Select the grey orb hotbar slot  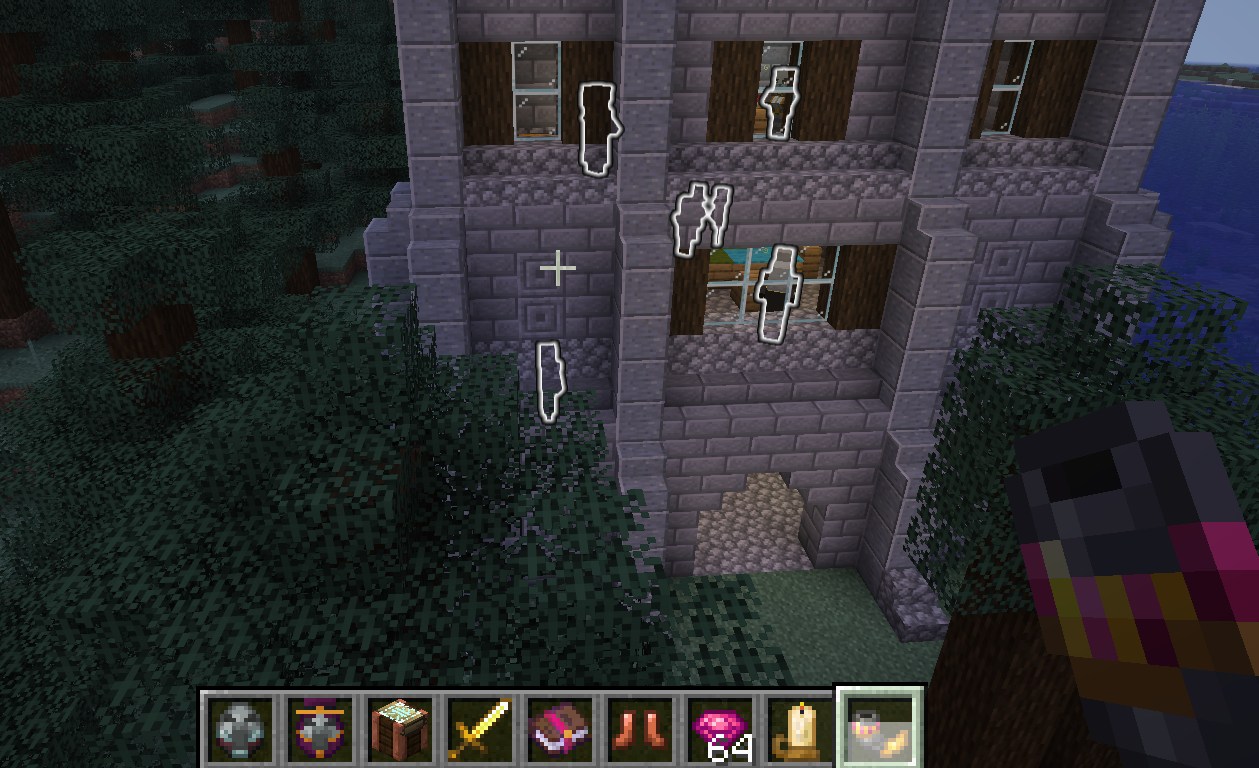tap(241, 728)
